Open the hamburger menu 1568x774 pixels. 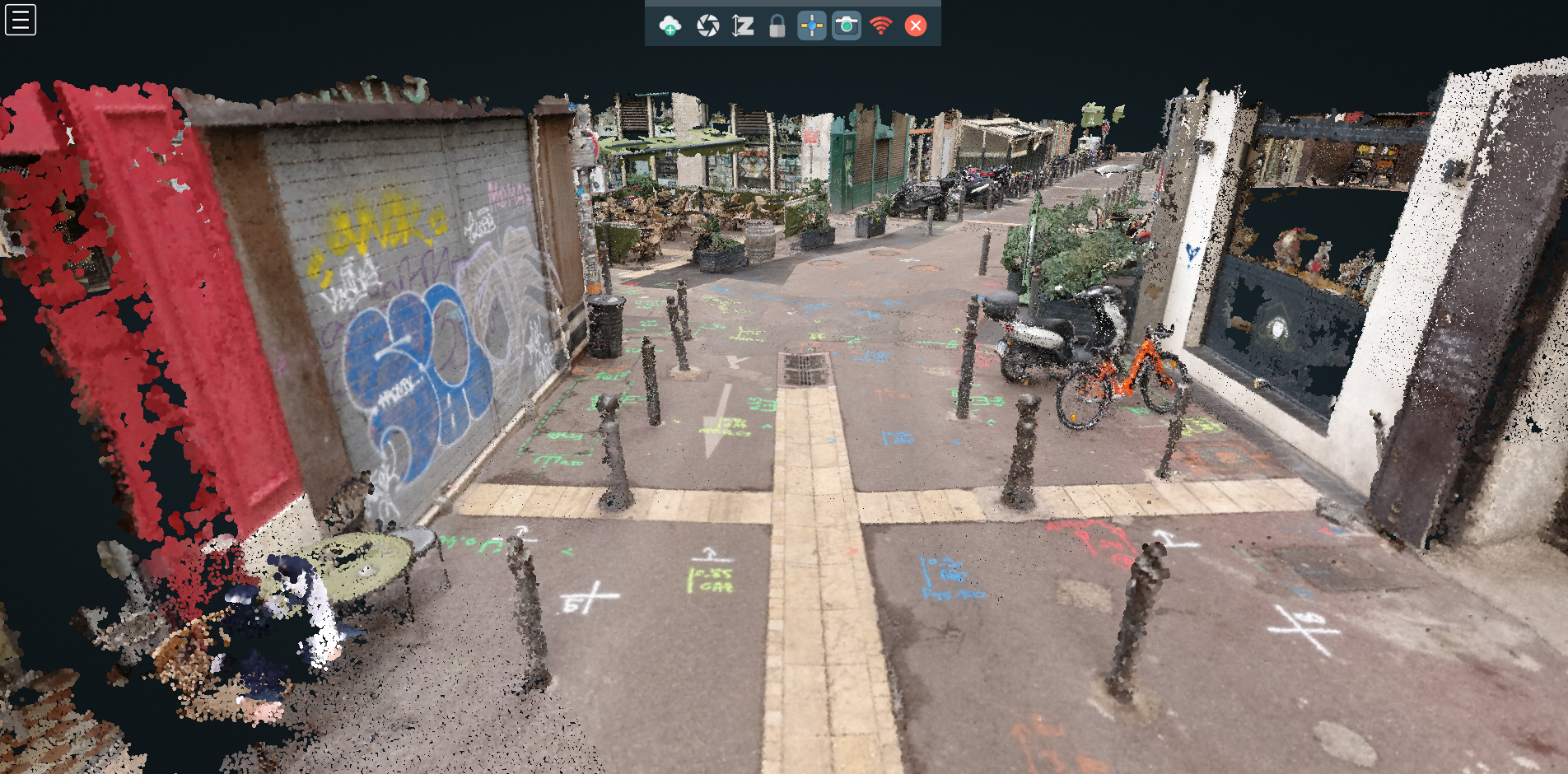[x=21, y=20]
